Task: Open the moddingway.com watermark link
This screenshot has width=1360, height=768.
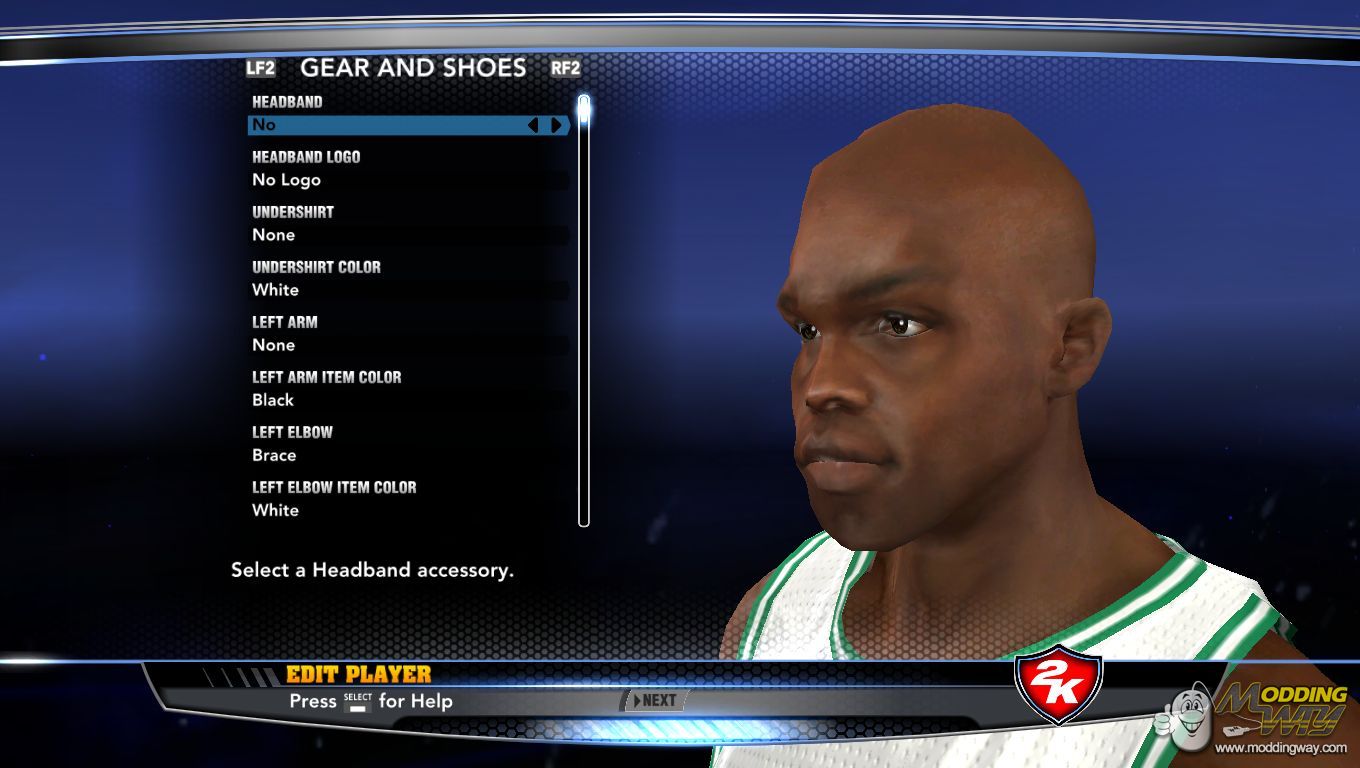Action: 1281,747
